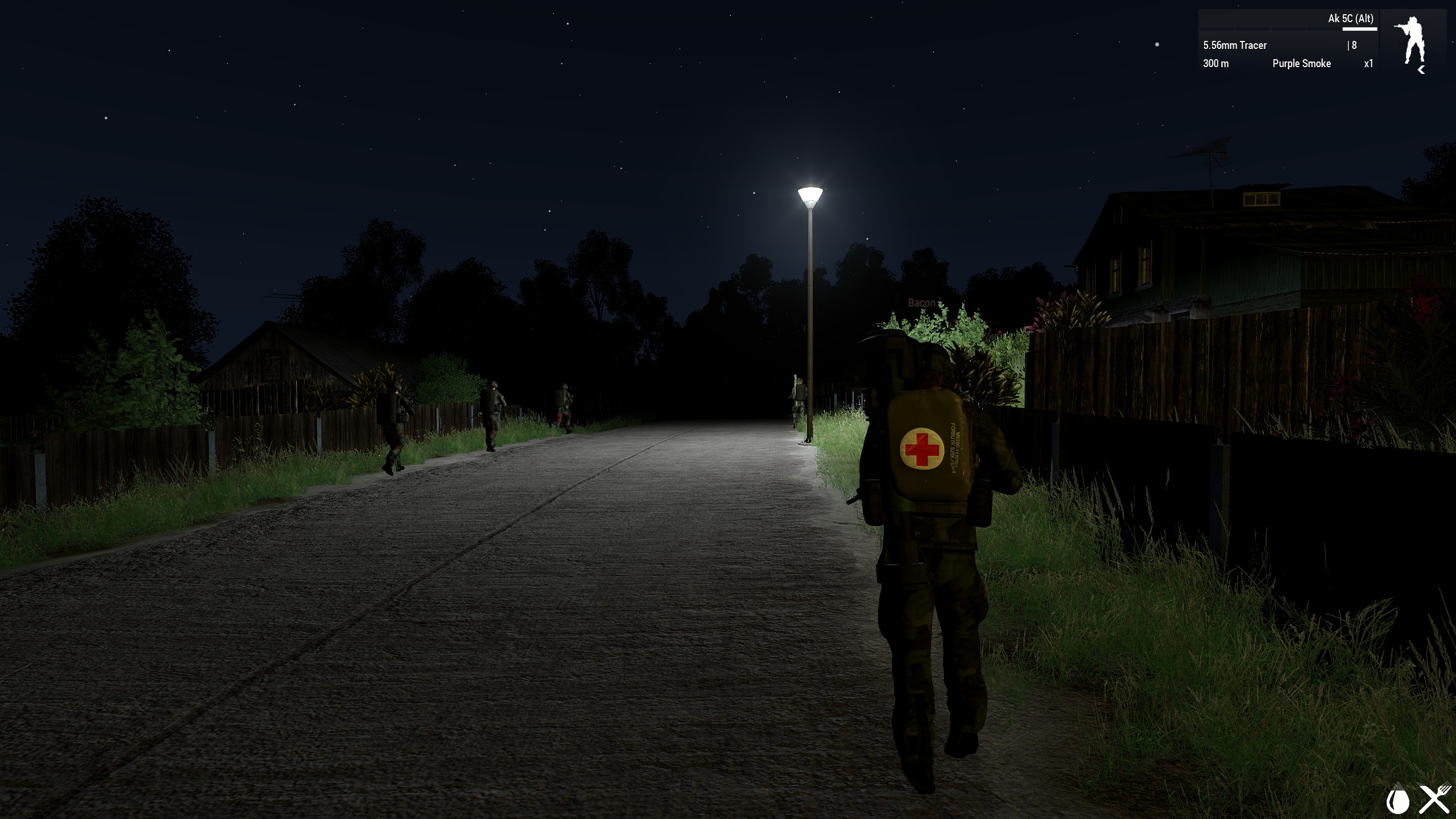The height and width of the screenshot is (819, 1456).
Task: Choose the Purple Smoke grenade entry
Action: tap(1301, 64)
